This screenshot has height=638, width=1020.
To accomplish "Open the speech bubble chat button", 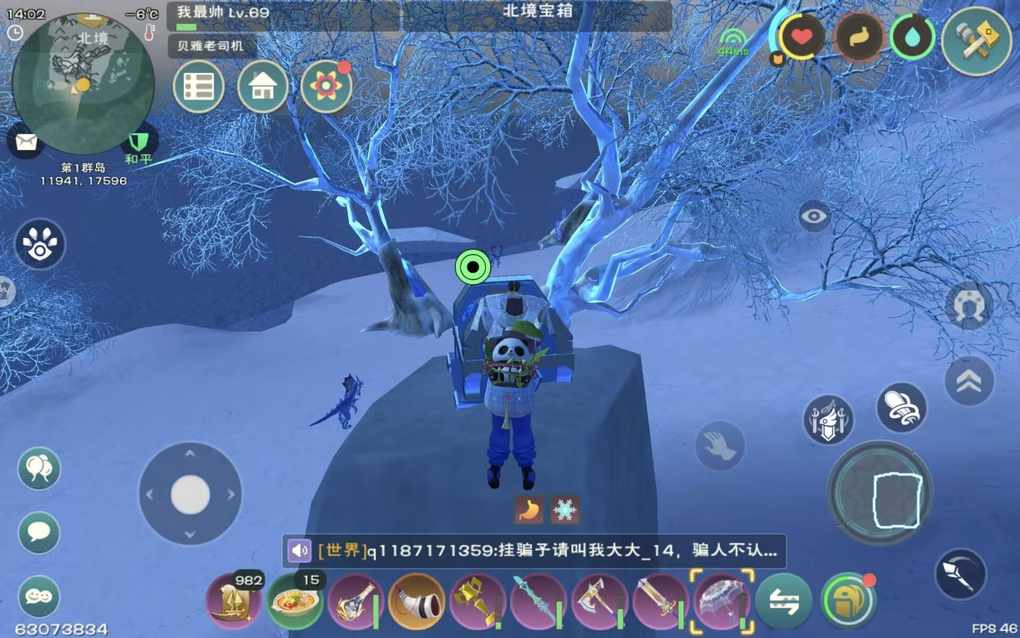I will [x=39, y=532].
